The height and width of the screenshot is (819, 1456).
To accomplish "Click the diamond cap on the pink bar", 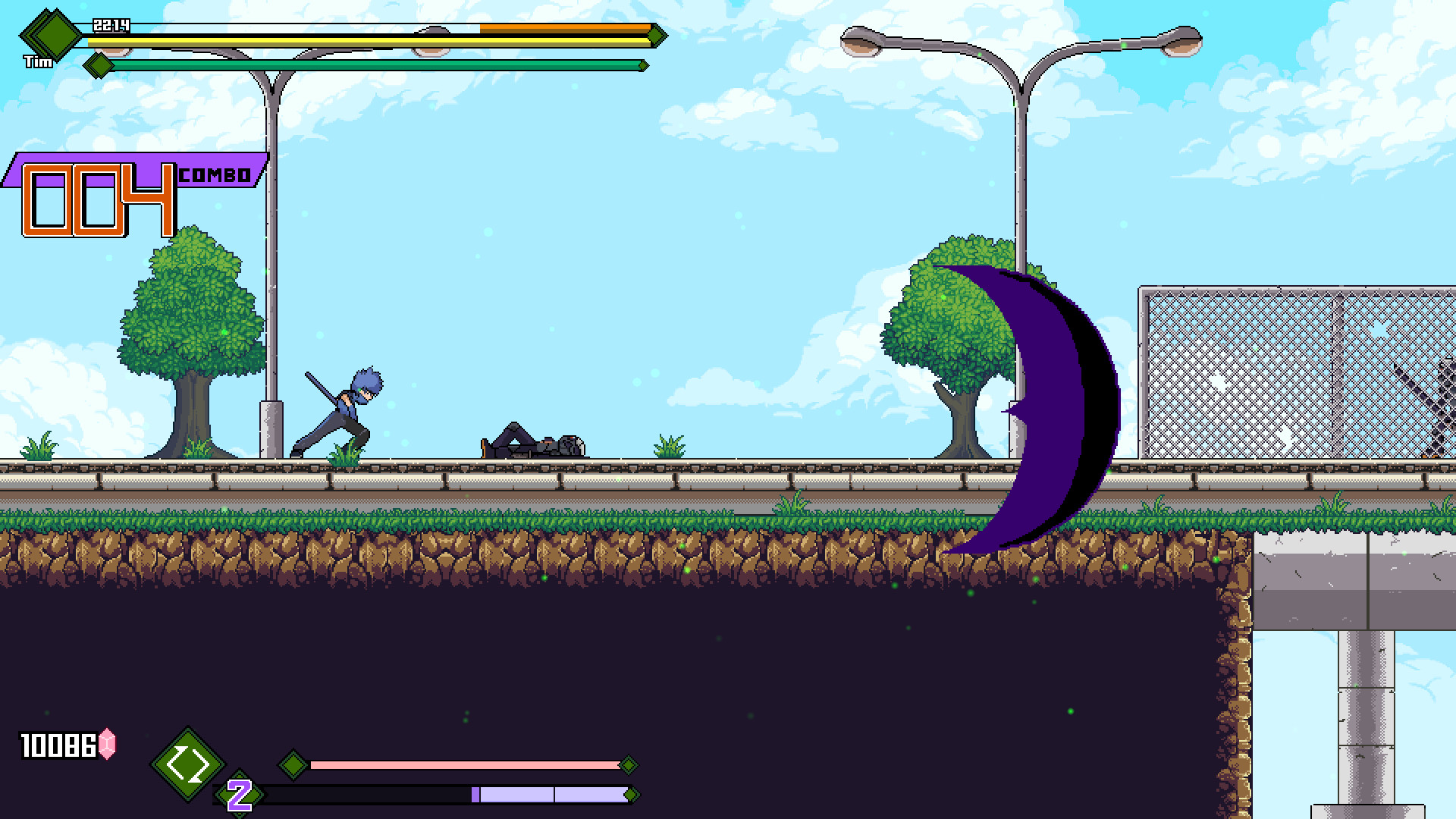I will click(628, 766).
